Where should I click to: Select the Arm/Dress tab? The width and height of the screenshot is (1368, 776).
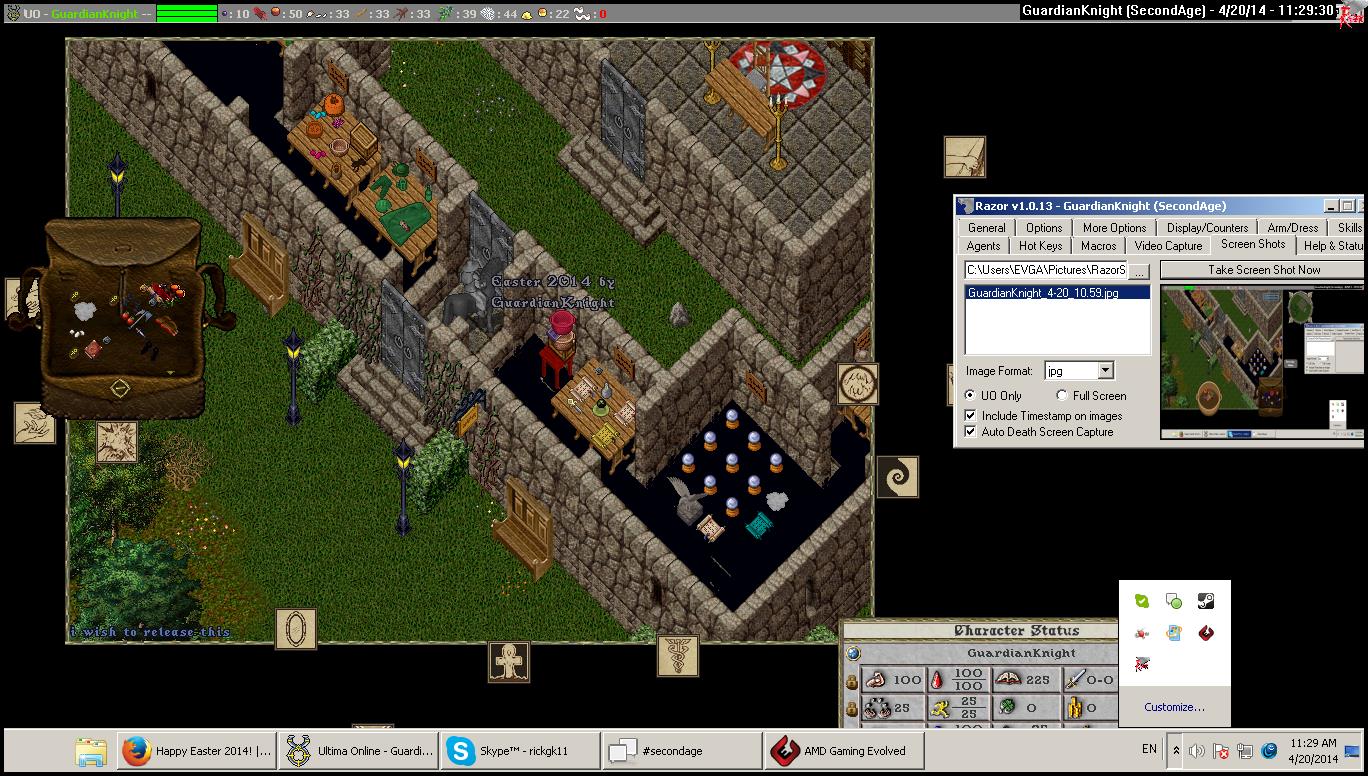[x=1292, y=228]
